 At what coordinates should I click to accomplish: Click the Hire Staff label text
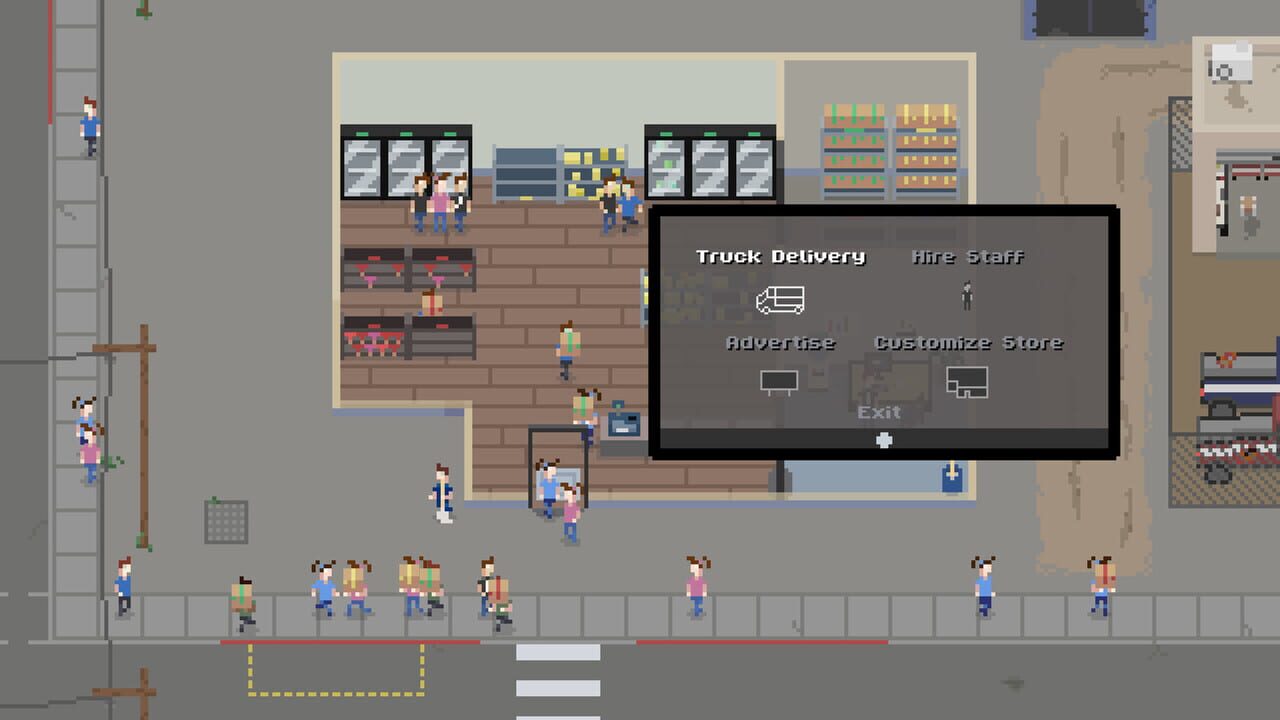pos(966,255)
